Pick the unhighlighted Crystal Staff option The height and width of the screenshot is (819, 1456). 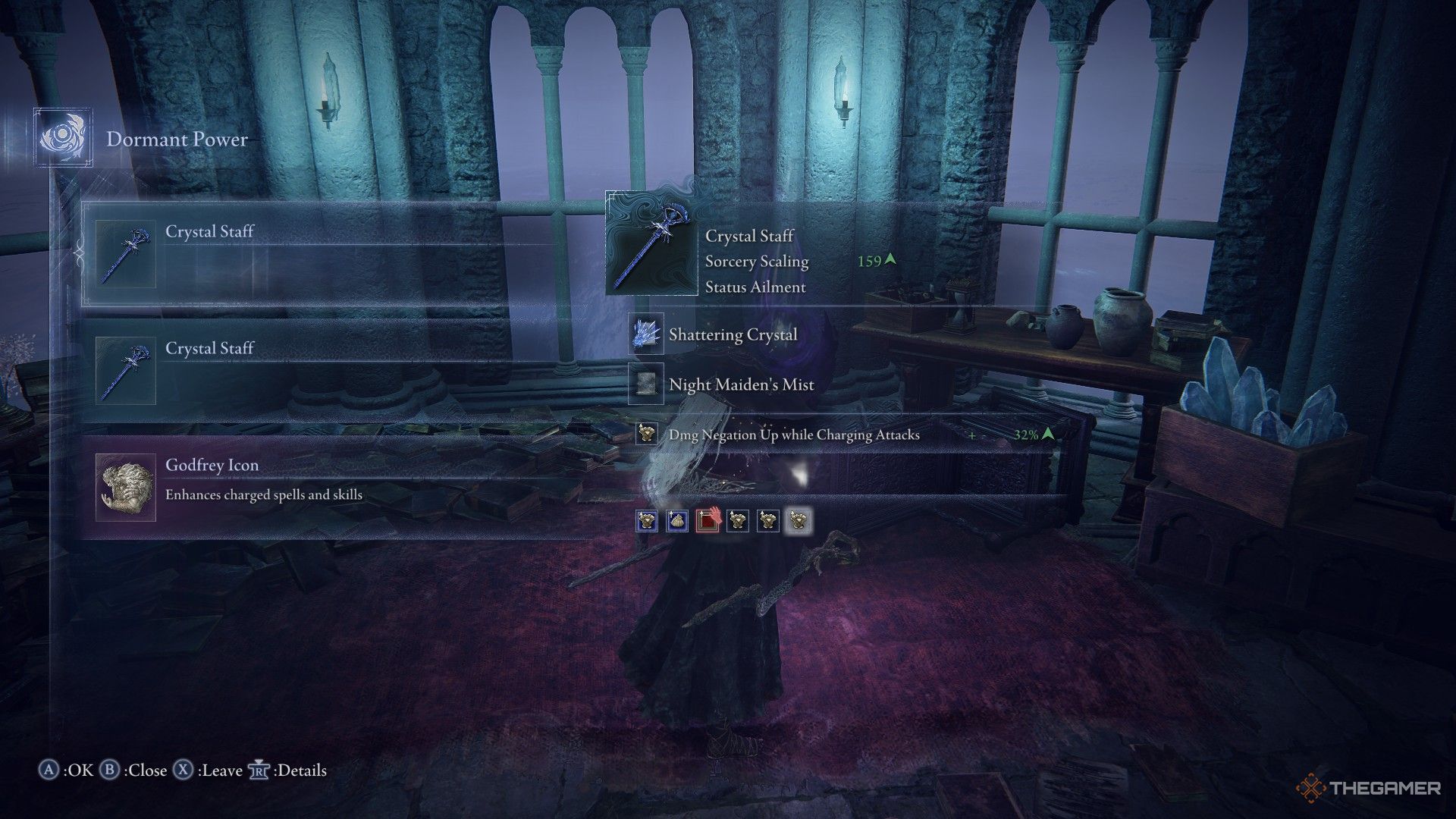coord(303,371)
